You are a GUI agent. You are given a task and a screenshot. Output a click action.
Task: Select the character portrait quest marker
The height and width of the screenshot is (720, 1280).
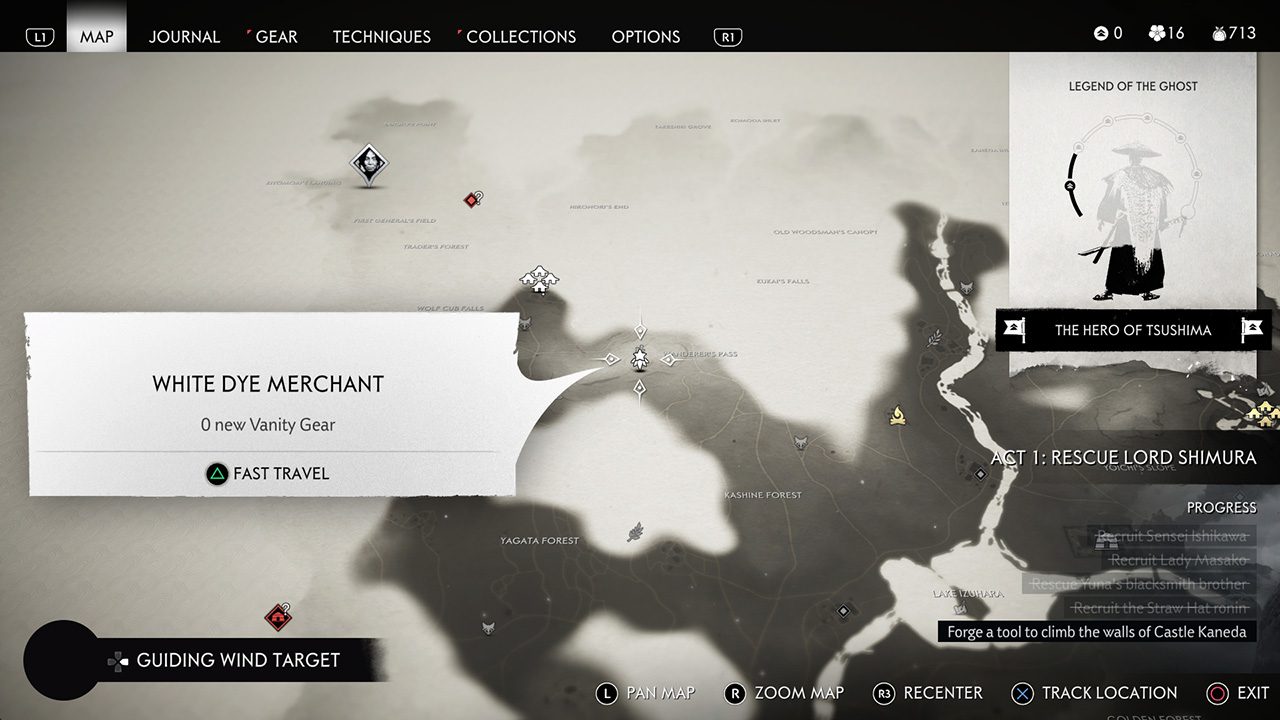tap(368, 164)
